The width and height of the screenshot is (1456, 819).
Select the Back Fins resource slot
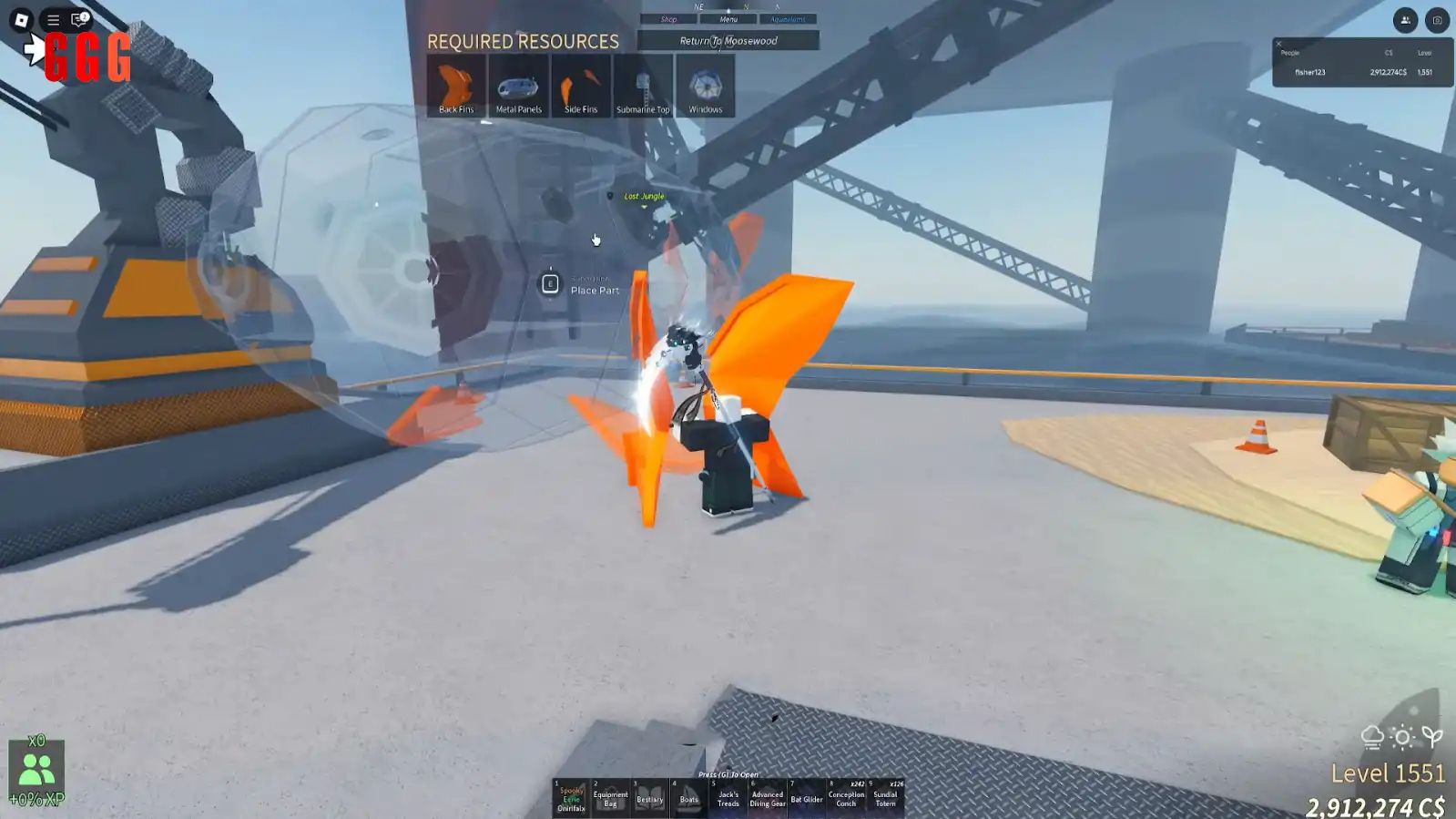click(456, 87)
